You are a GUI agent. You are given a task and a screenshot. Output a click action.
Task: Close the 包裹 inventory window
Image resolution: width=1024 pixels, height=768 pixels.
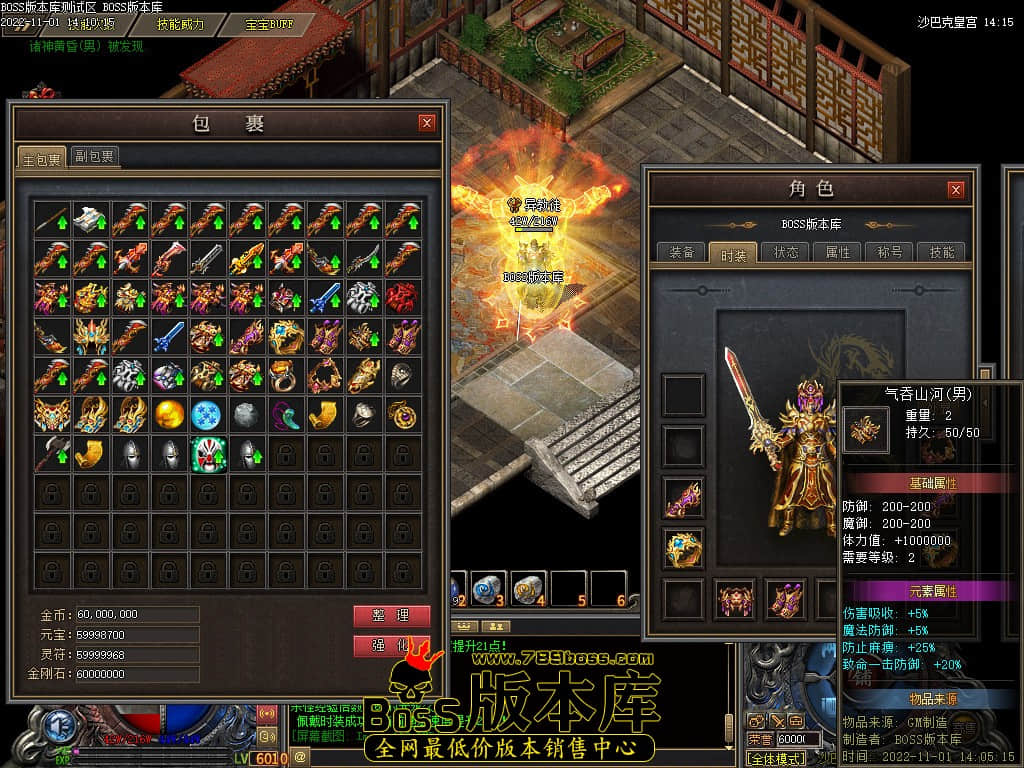427,123
